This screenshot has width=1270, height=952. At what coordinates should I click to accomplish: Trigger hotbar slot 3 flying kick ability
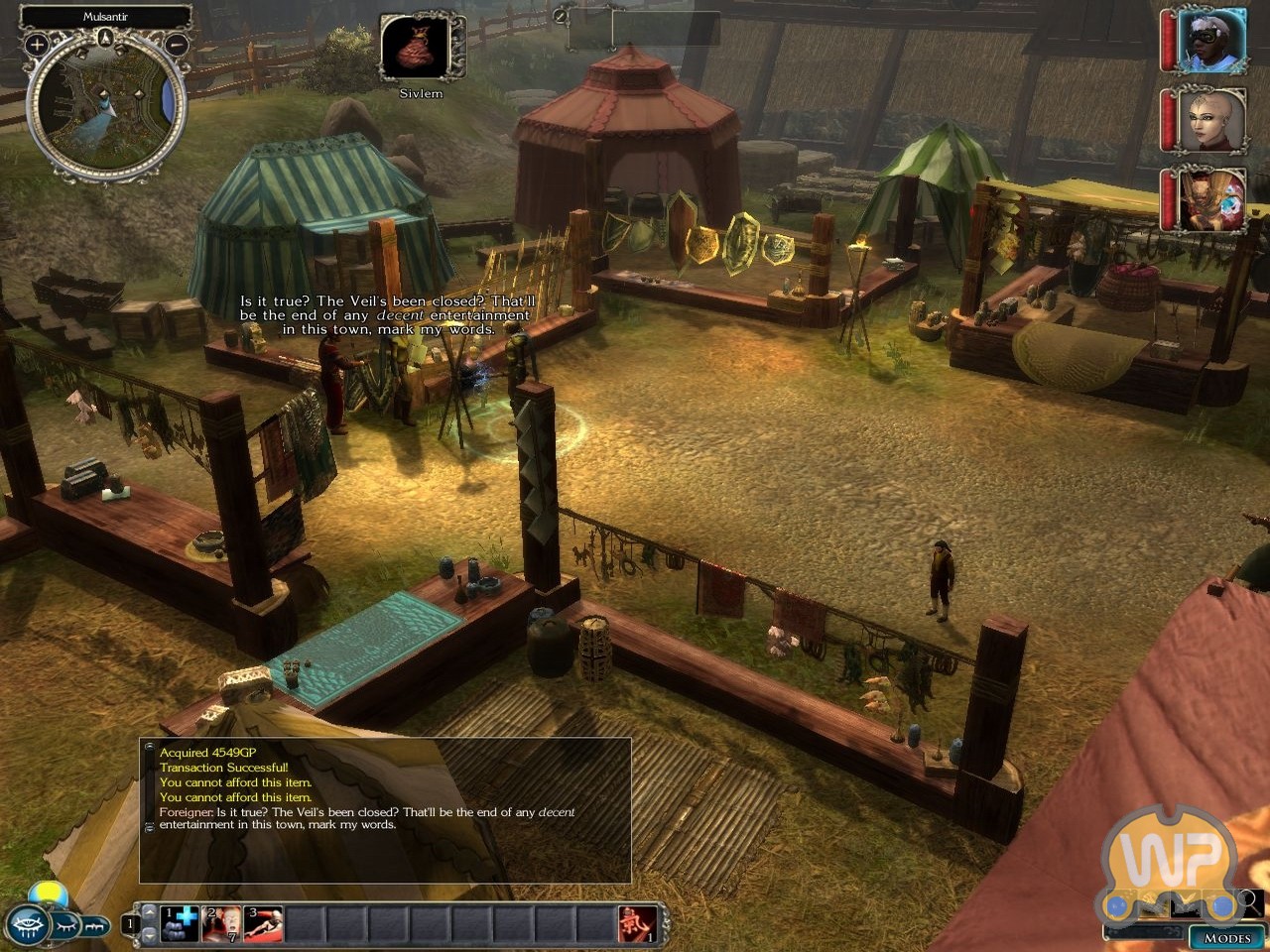[x=263, y=923]
